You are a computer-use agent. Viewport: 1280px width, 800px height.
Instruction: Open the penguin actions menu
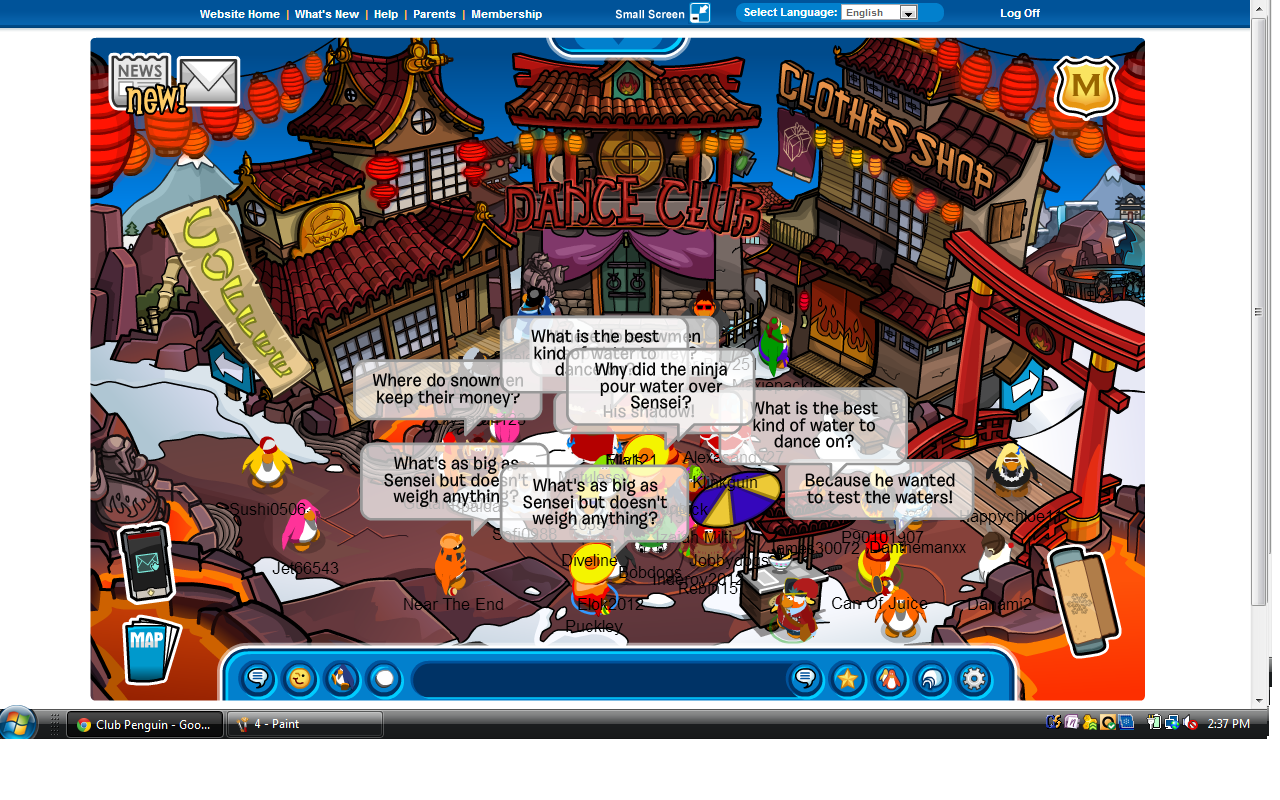(341, 680)
